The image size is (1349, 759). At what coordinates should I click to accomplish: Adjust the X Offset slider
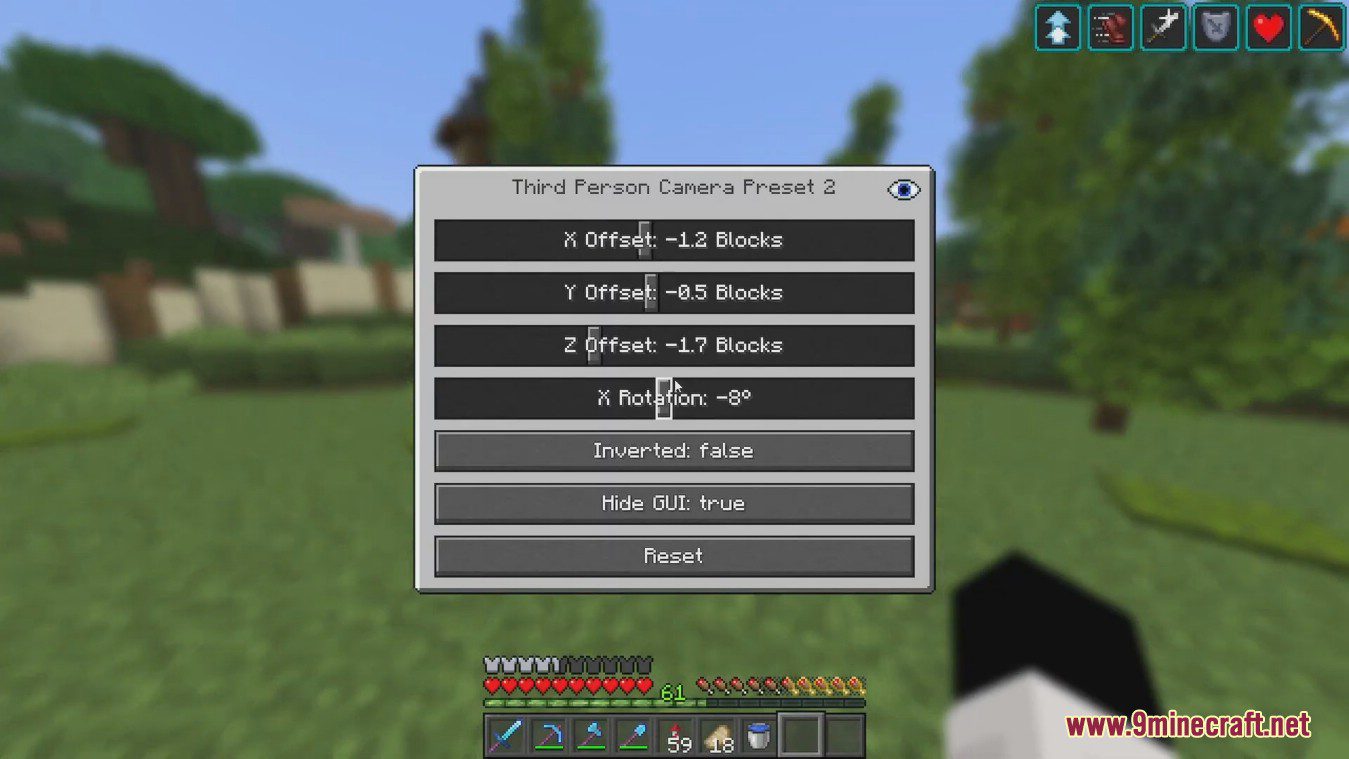tap(644, 239)
